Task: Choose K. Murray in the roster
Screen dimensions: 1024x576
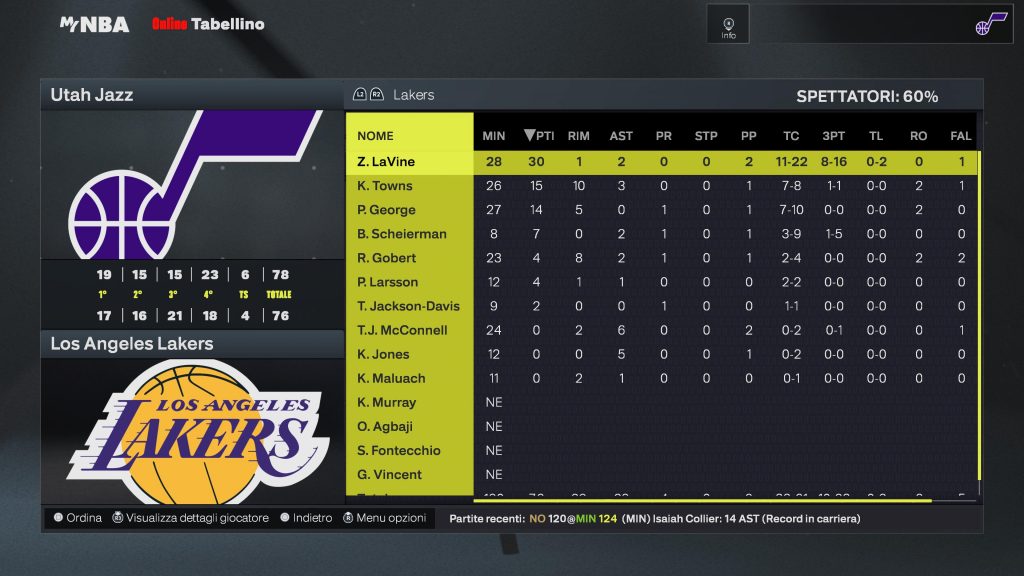Action: (x=386, y=402)
